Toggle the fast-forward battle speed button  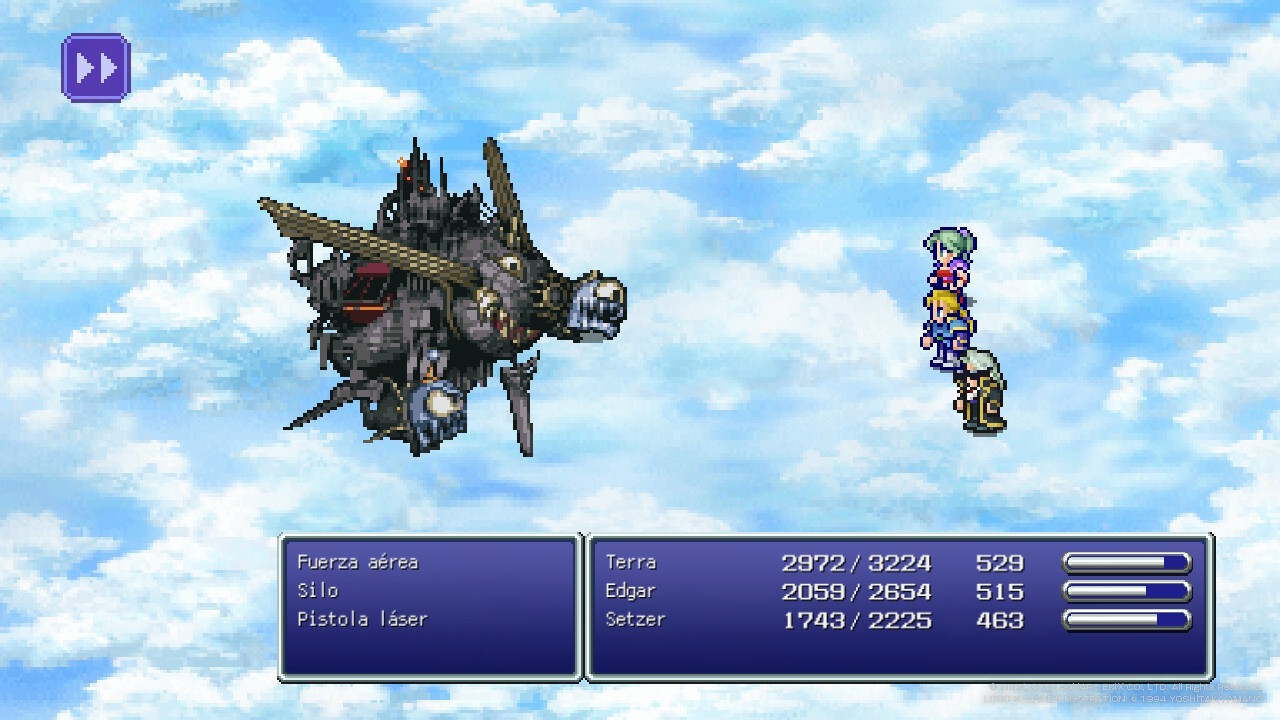96,68
